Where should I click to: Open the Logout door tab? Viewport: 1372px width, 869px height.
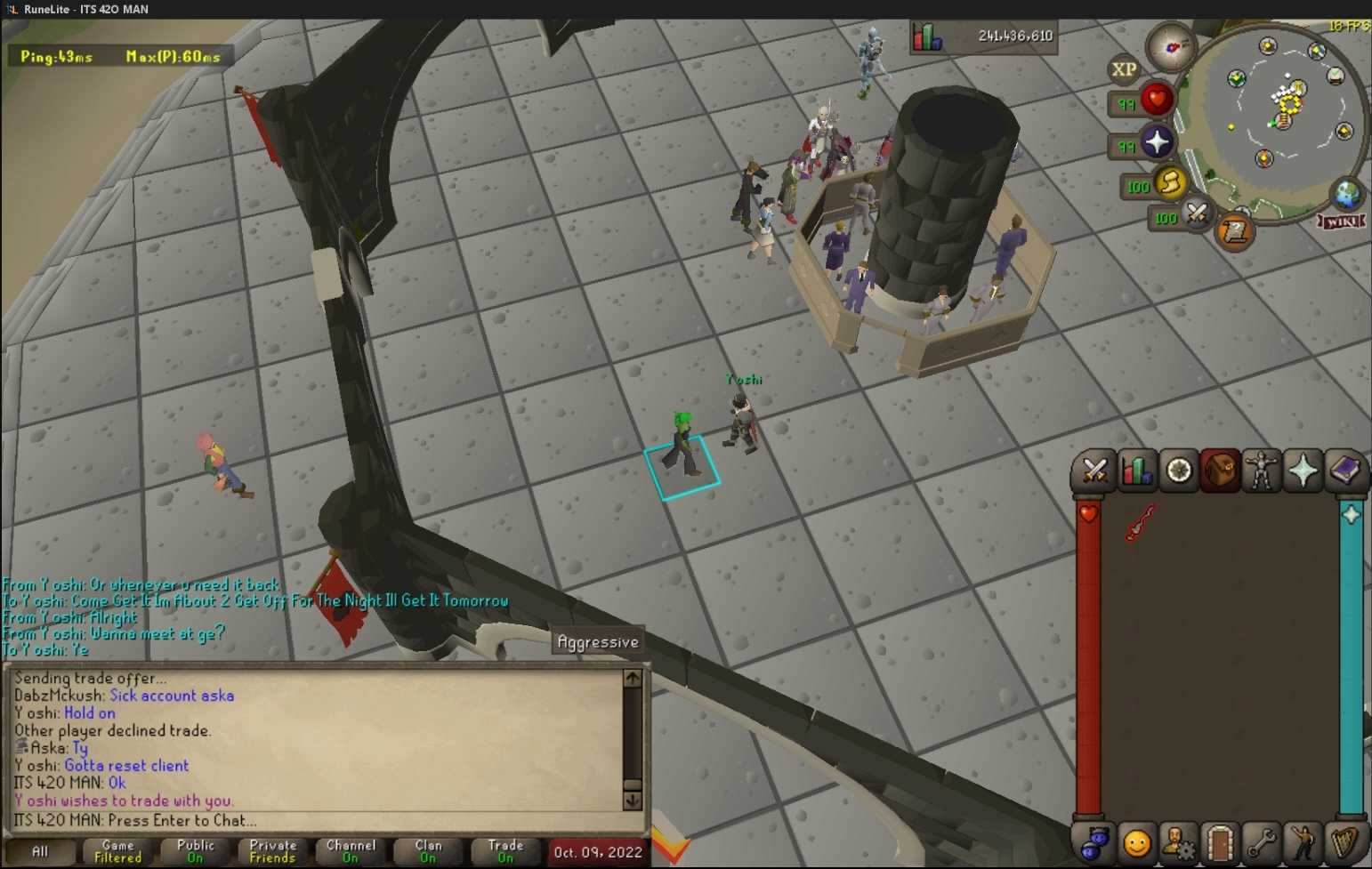click(x=1220, y=842)
